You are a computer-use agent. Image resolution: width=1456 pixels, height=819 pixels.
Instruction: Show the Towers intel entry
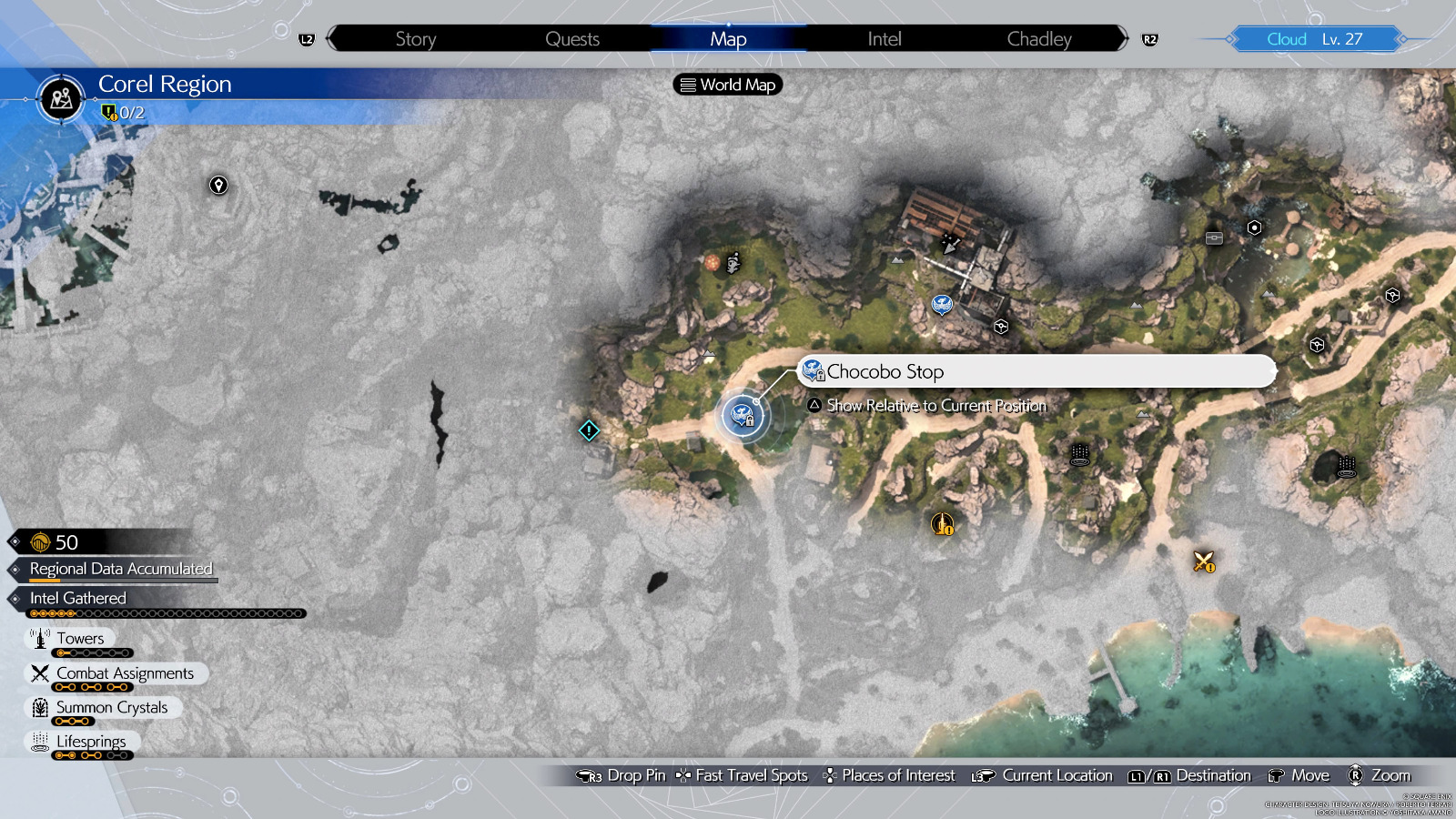coord(80,639)
